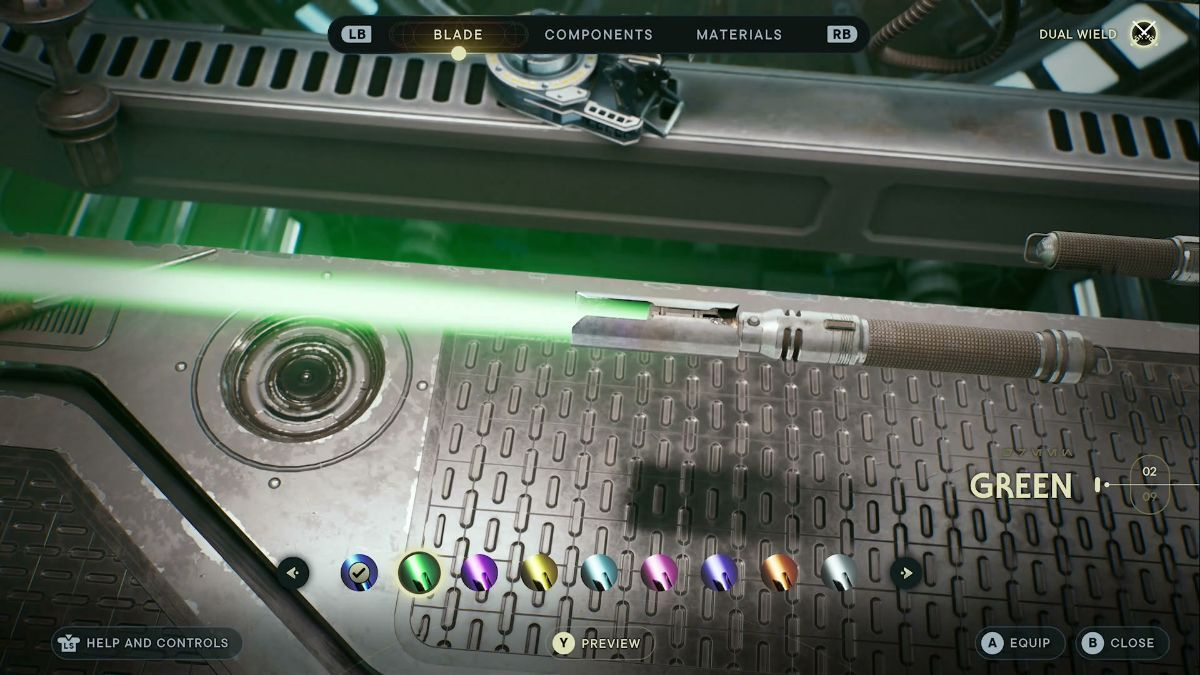Switch to the Blade tab
Screen dimensions: 1200x675
coord(458,35)
